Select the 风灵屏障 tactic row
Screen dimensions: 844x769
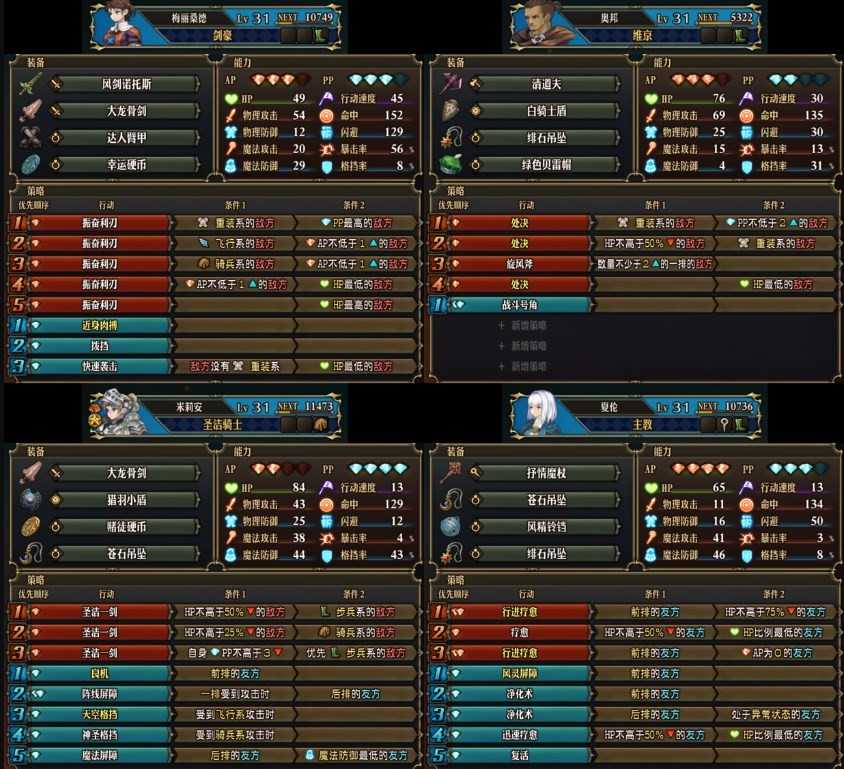520,674
